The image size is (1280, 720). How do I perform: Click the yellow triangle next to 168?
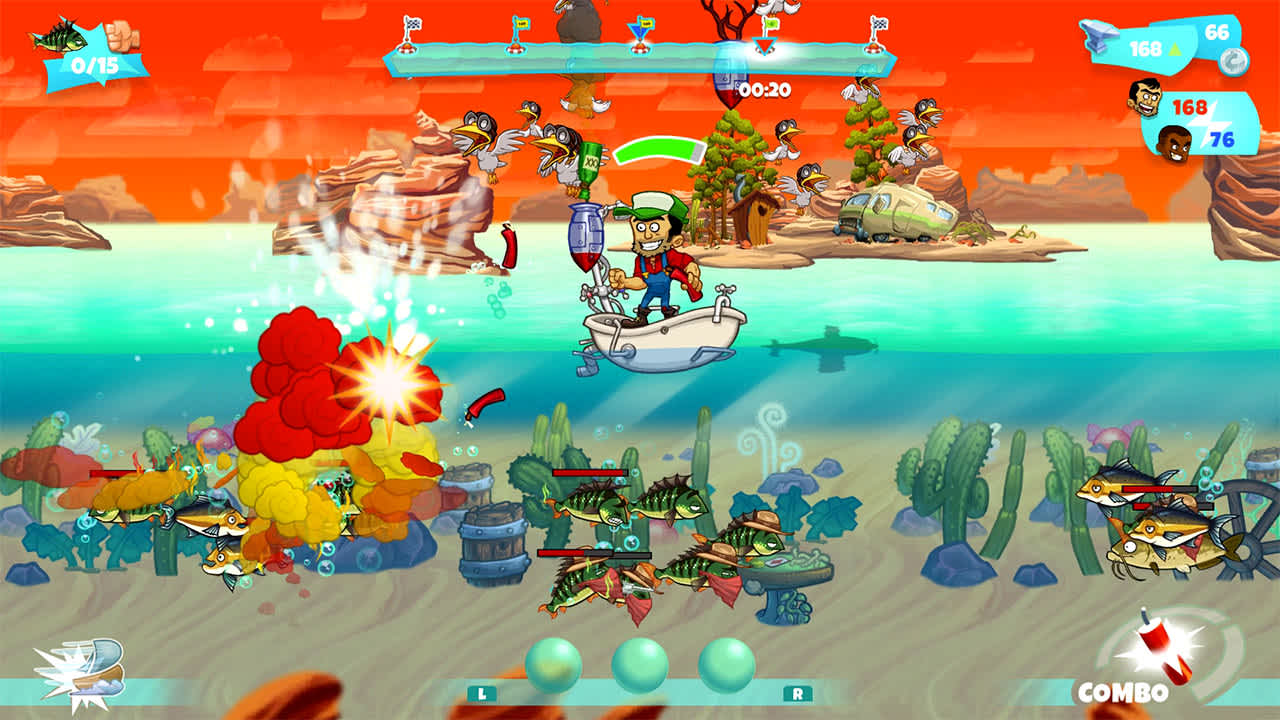click(1175, 47)
